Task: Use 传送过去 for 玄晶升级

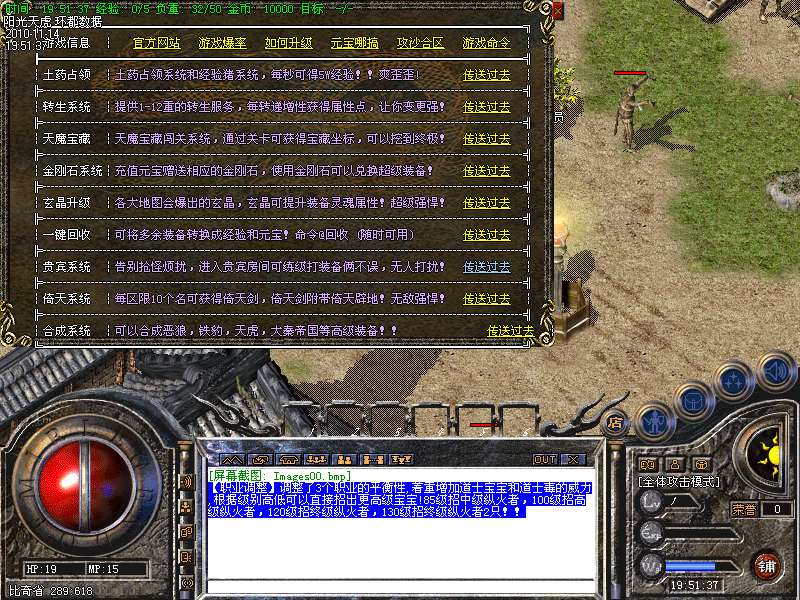Action: click(x=487, y=203)
